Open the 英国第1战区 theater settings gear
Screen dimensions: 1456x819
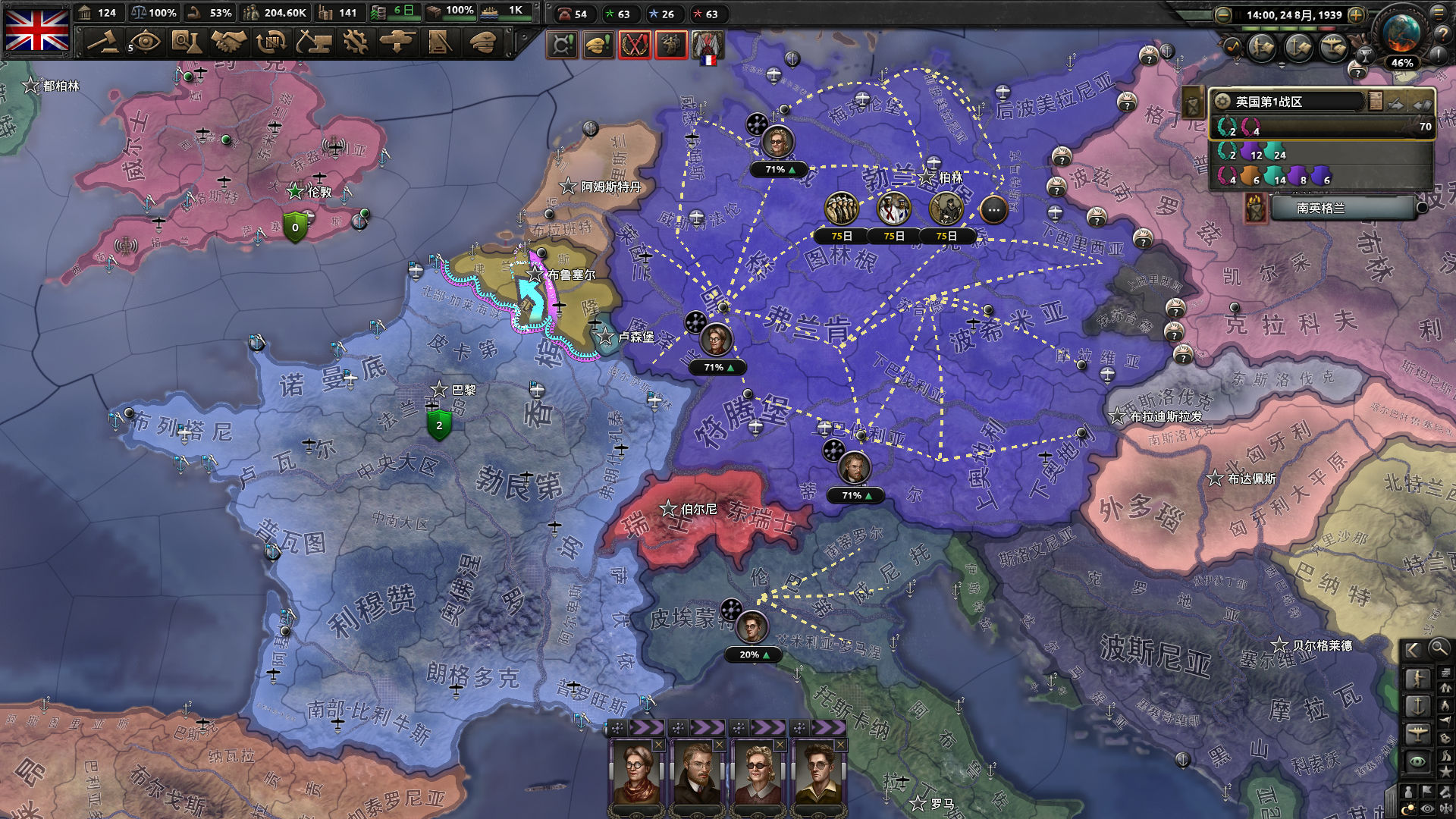[x=1222, y=102]
